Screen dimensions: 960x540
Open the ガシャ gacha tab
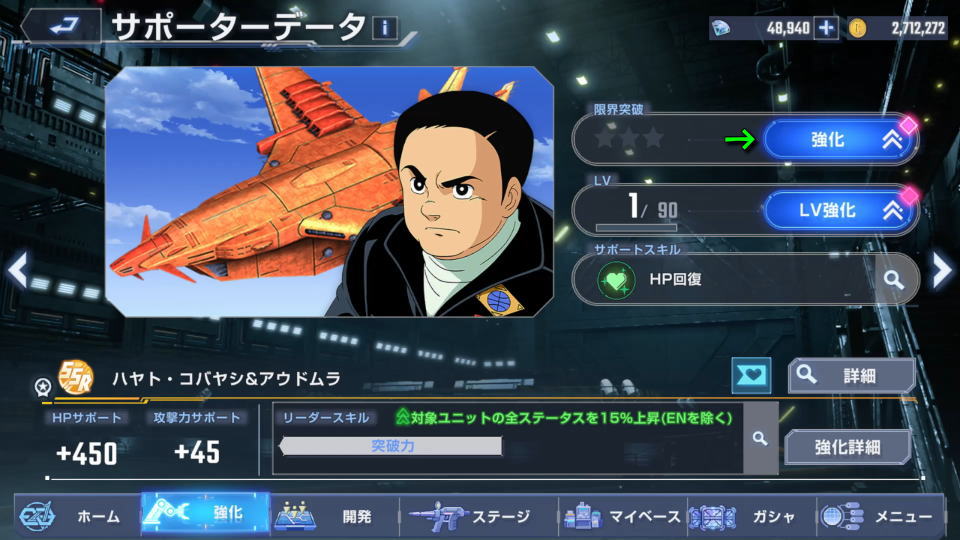pyautogui.click(x=750, y=516)
